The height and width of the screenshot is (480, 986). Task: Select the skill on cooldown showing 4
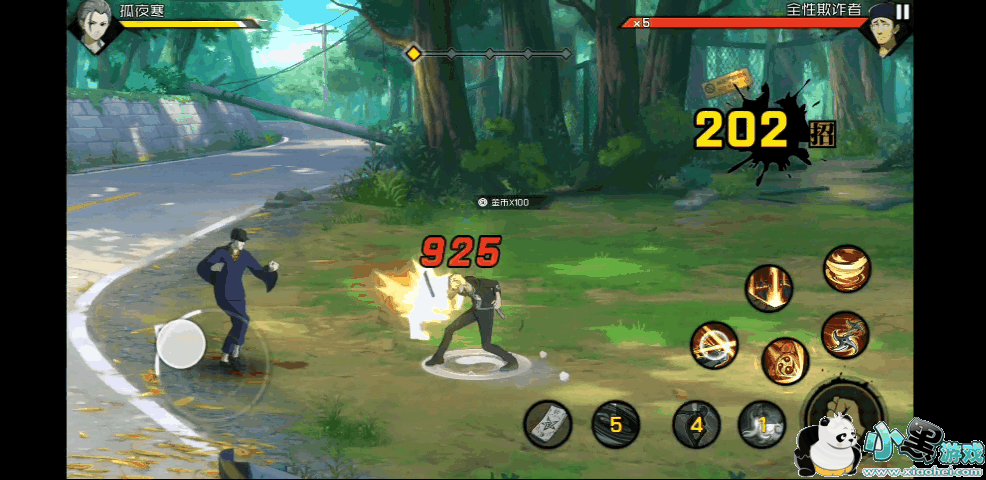pos(697,424)
